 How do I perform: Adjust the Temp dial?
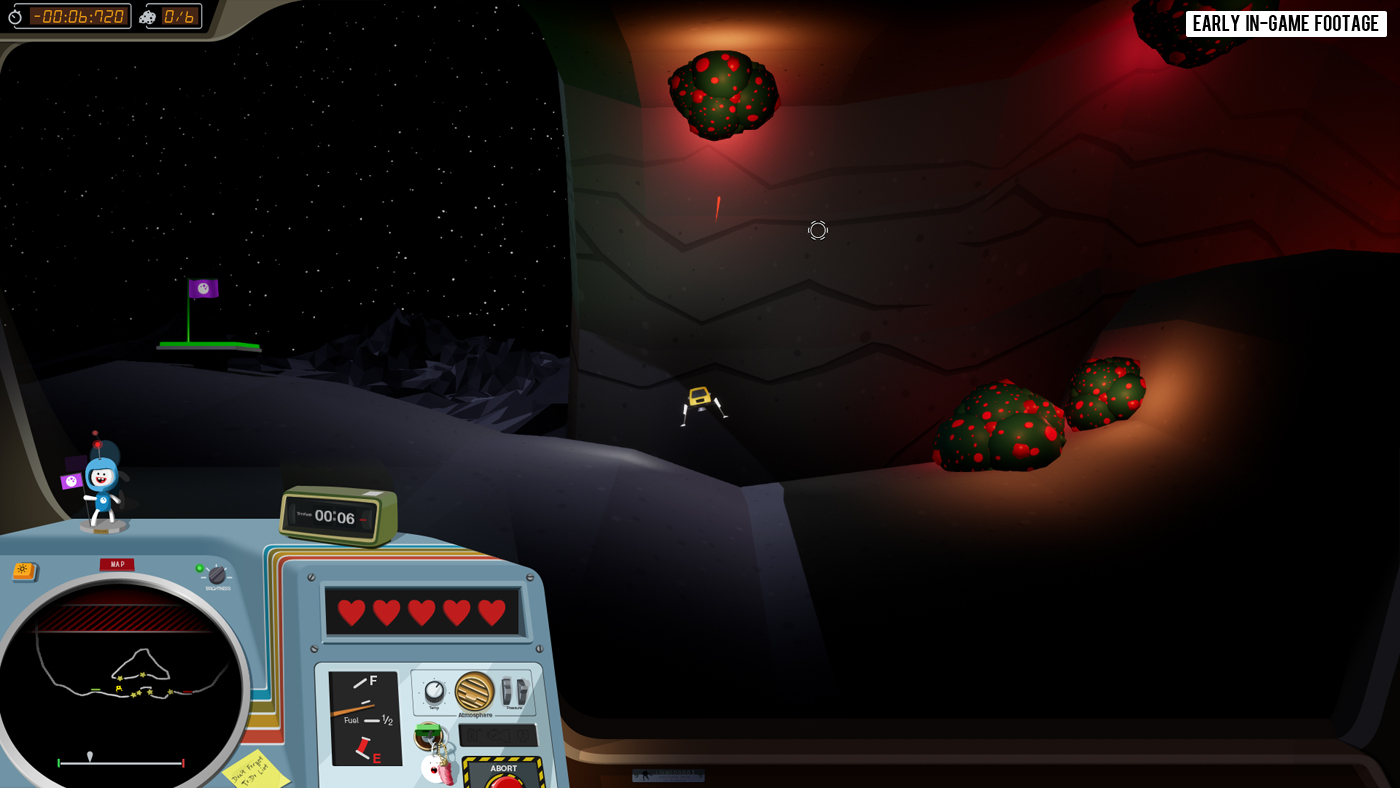434,691
